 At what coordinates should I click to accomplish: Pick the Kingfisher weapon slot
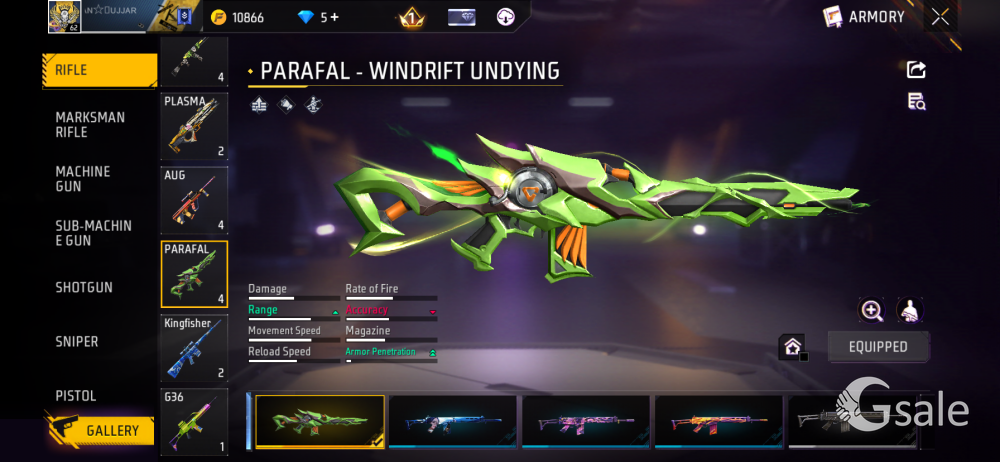(x=194, y=348)
